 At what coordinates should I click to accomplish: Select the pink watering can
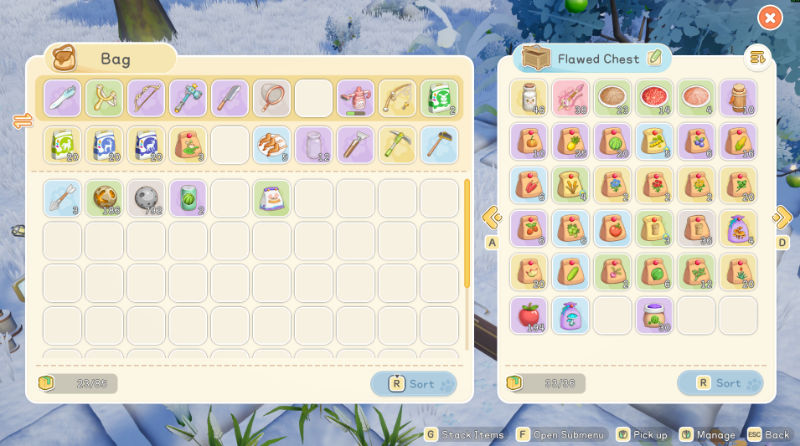click(355, 98)
